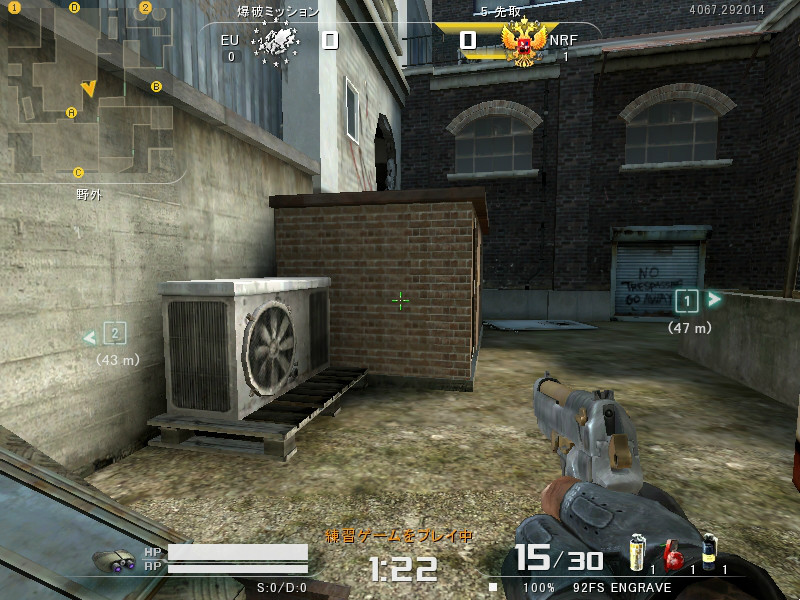Screen dimensions: 800x600
Task: Select the waypoint 1 marker showing 47 m
Action: 687,300
